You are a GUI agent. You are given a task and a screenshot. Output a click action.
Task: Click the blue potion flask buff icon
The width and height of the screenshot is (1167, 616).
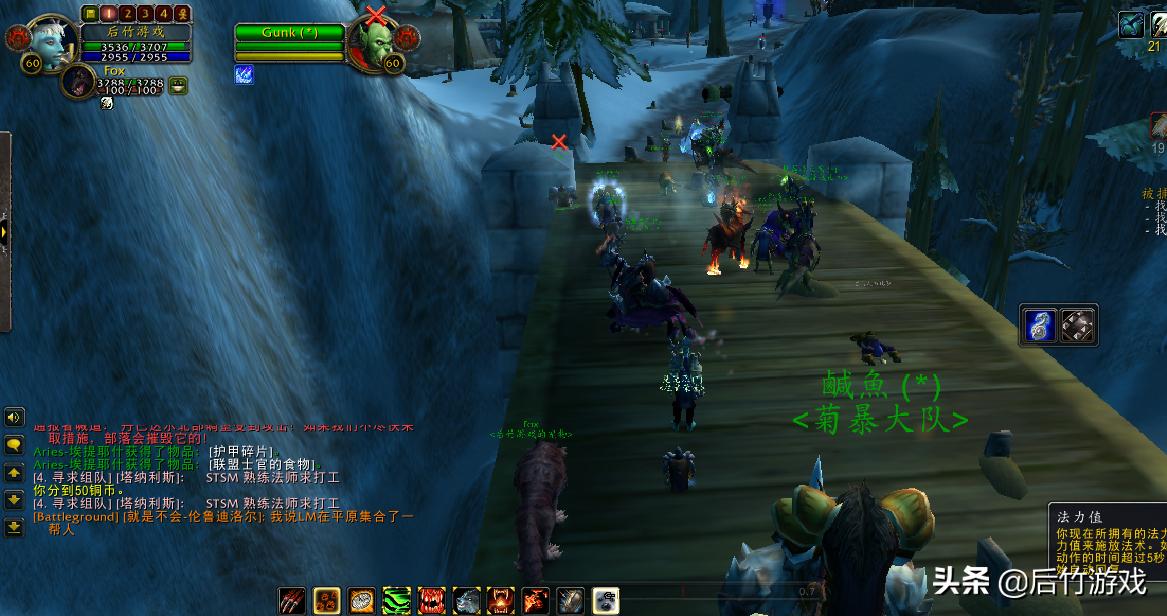click(1040, 325)
